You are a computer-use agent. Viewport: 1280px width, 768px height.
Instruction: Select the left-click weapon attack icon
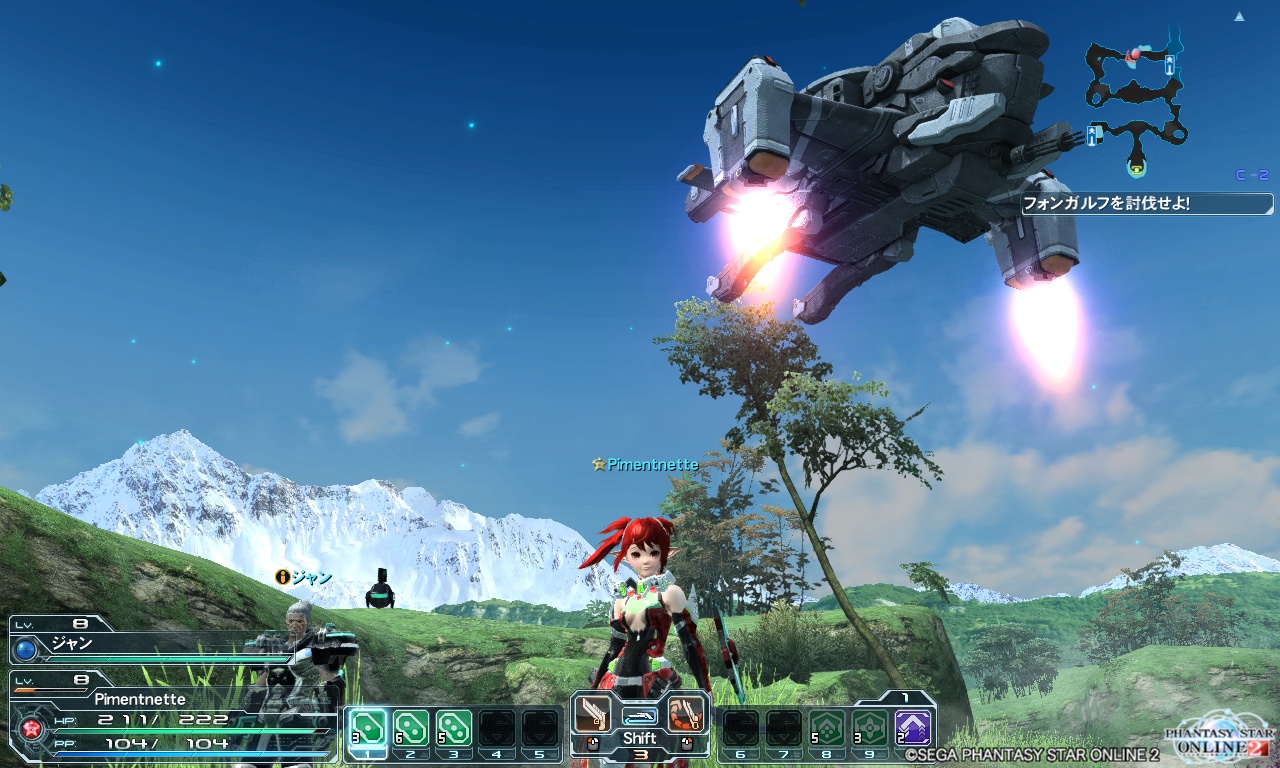pyautogui.click(x=593, y=714)
